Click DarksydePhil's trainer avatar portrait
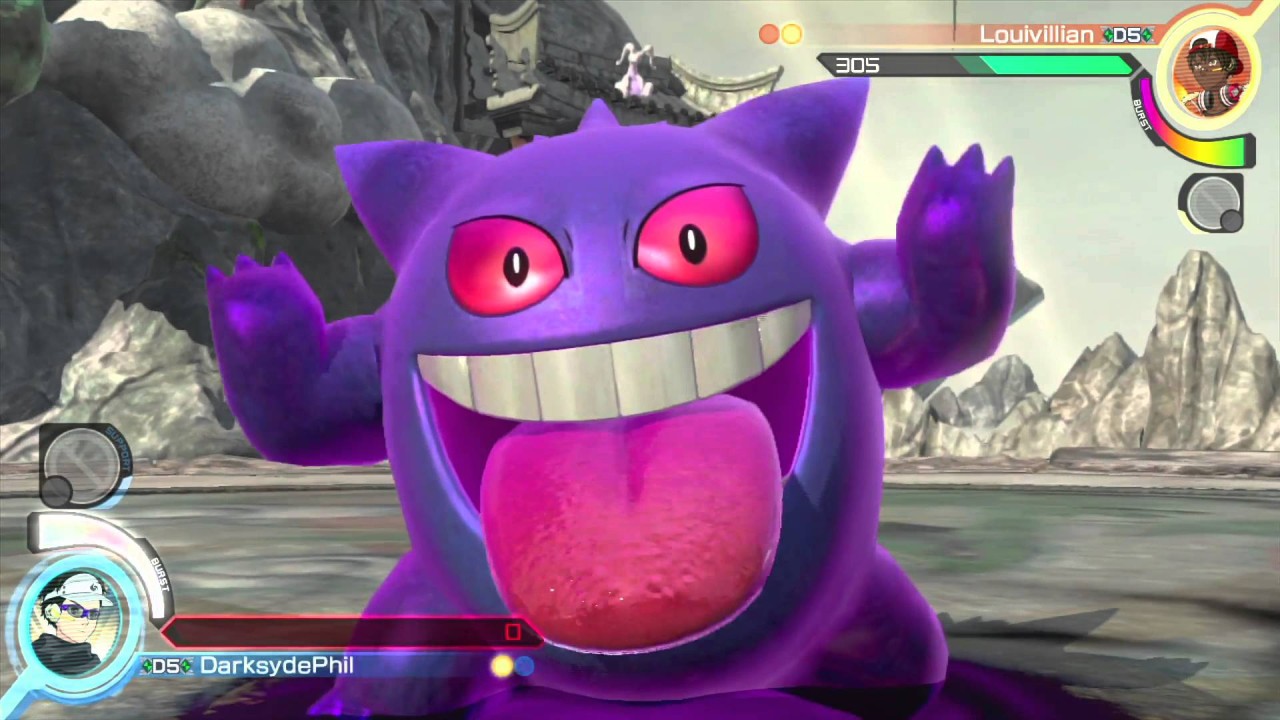1280x720 pixels. coord(77,619)
